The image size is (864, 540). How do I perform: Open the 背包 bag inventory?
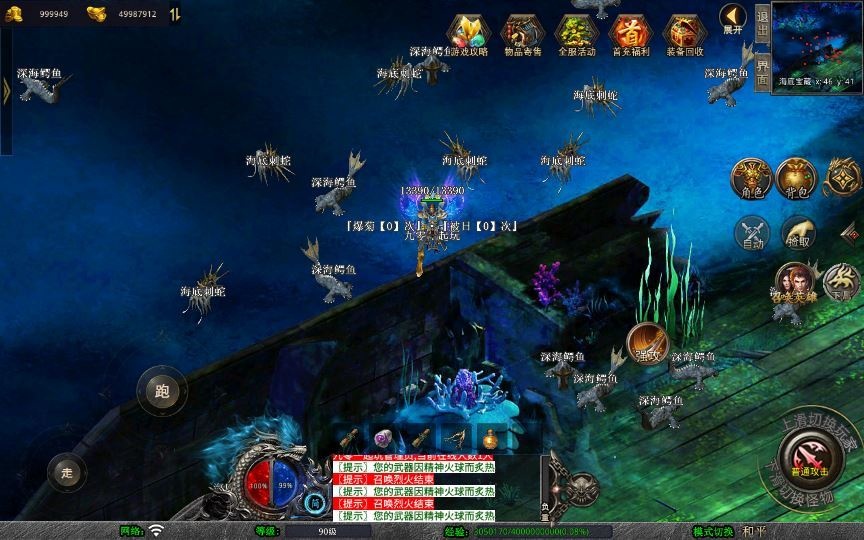tap(796, 178)
